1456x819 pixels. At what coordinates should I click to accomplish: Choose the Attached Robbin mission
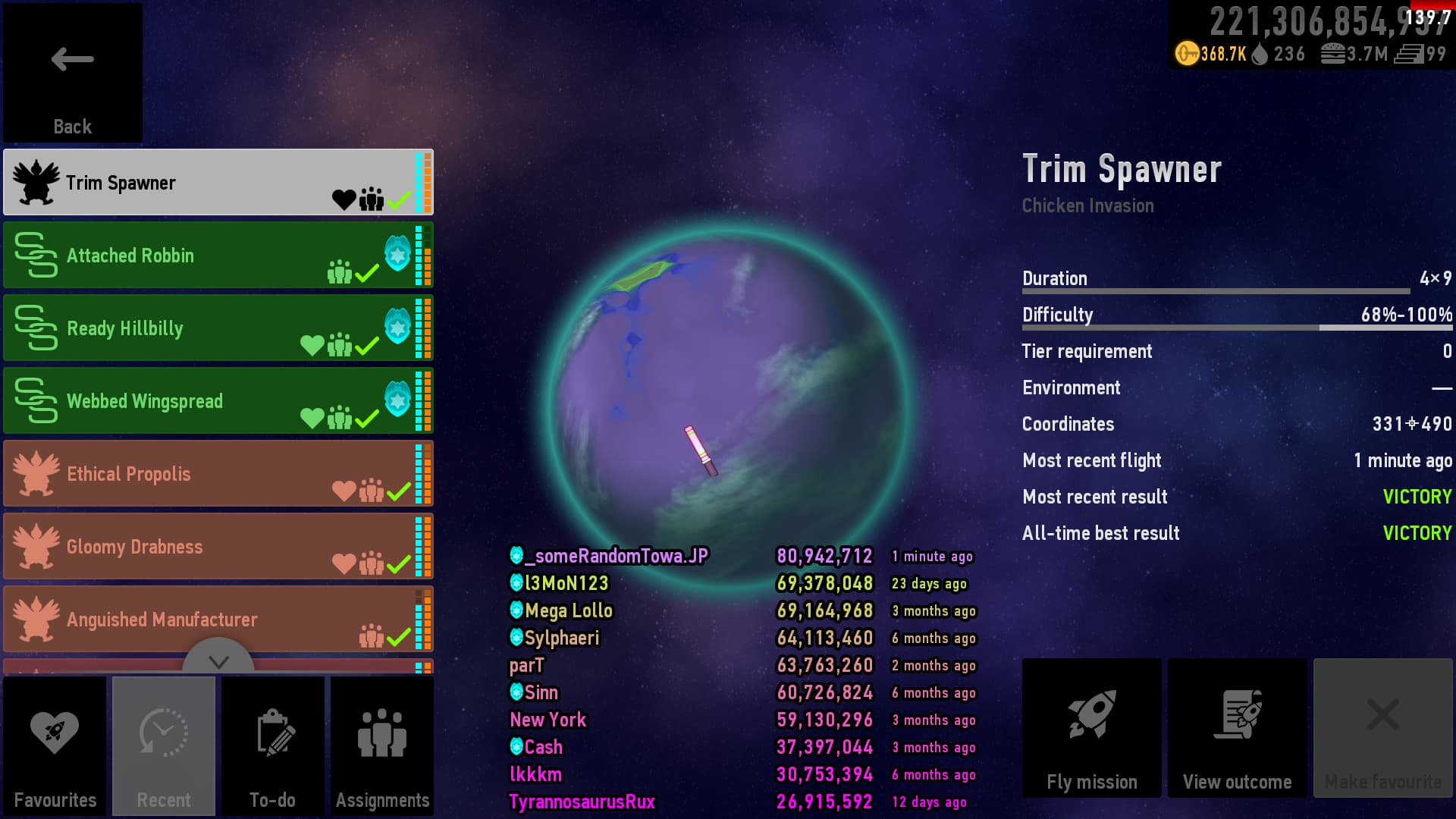click(x=218, y=256)
